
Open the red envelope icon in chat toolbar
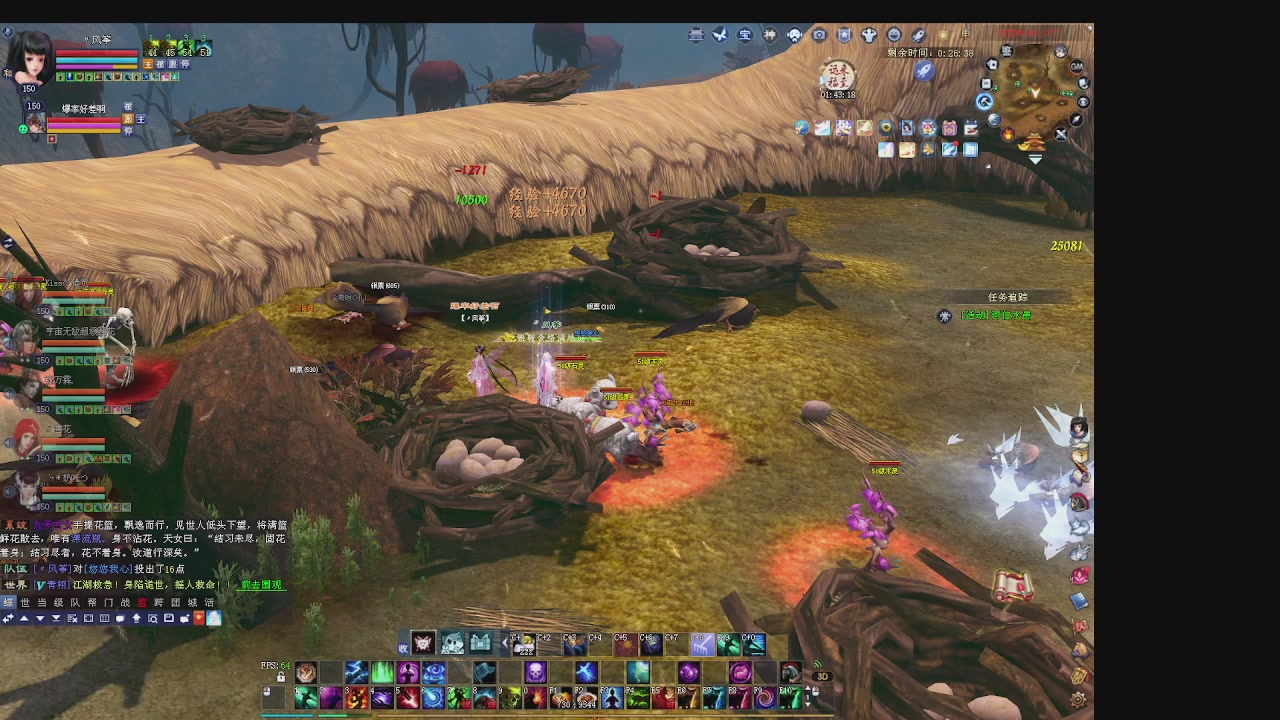point(198,619)
